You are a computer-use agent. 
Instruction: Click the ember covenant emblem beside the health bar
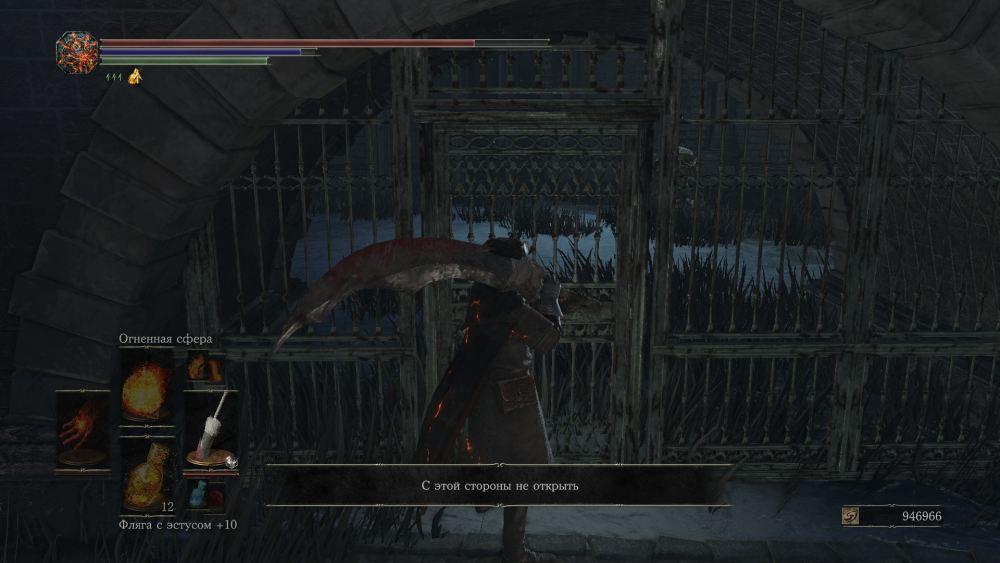pos(77,52)
